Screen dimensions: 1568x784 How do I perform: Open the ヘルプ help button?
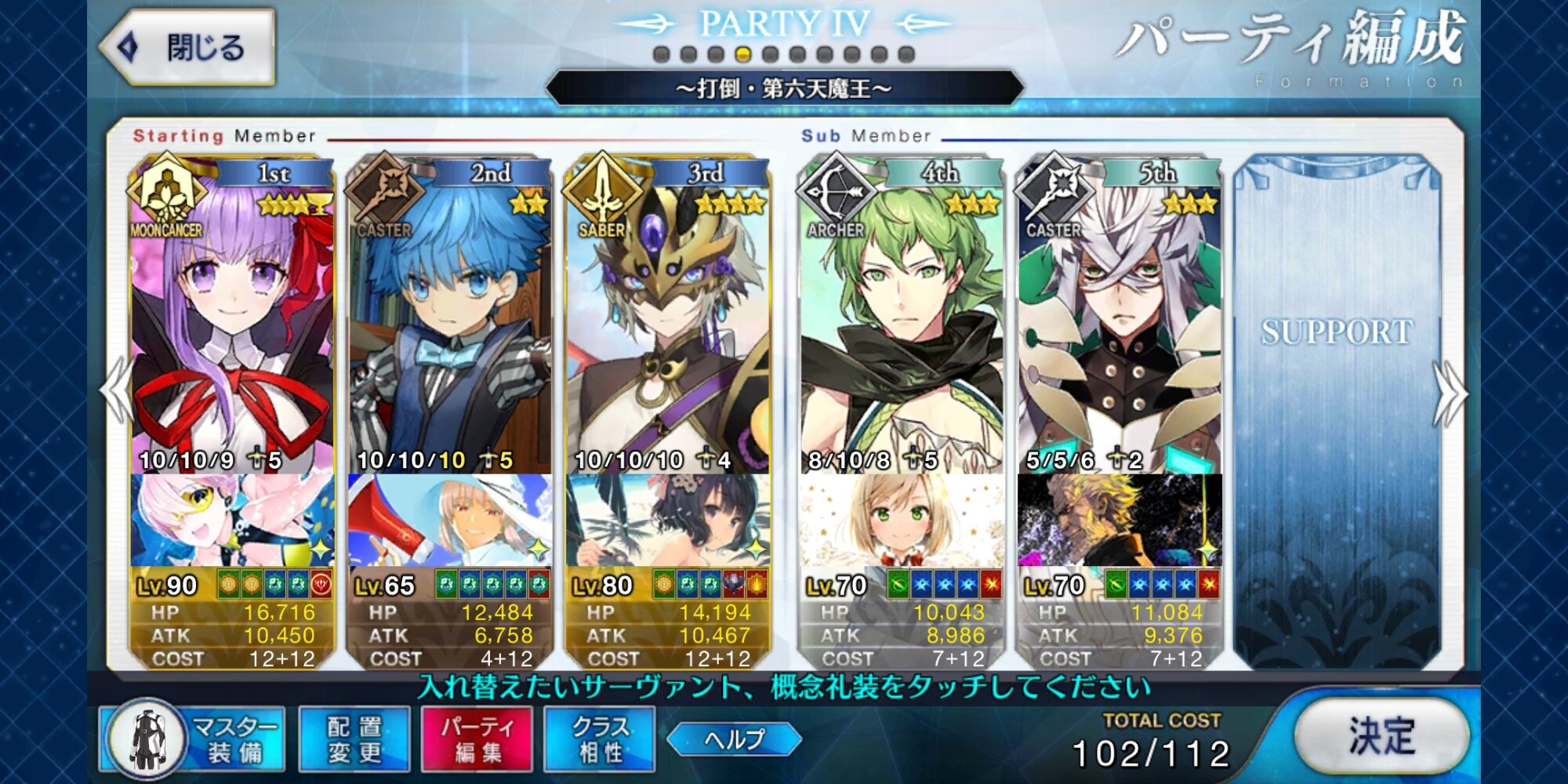(734, 739)
